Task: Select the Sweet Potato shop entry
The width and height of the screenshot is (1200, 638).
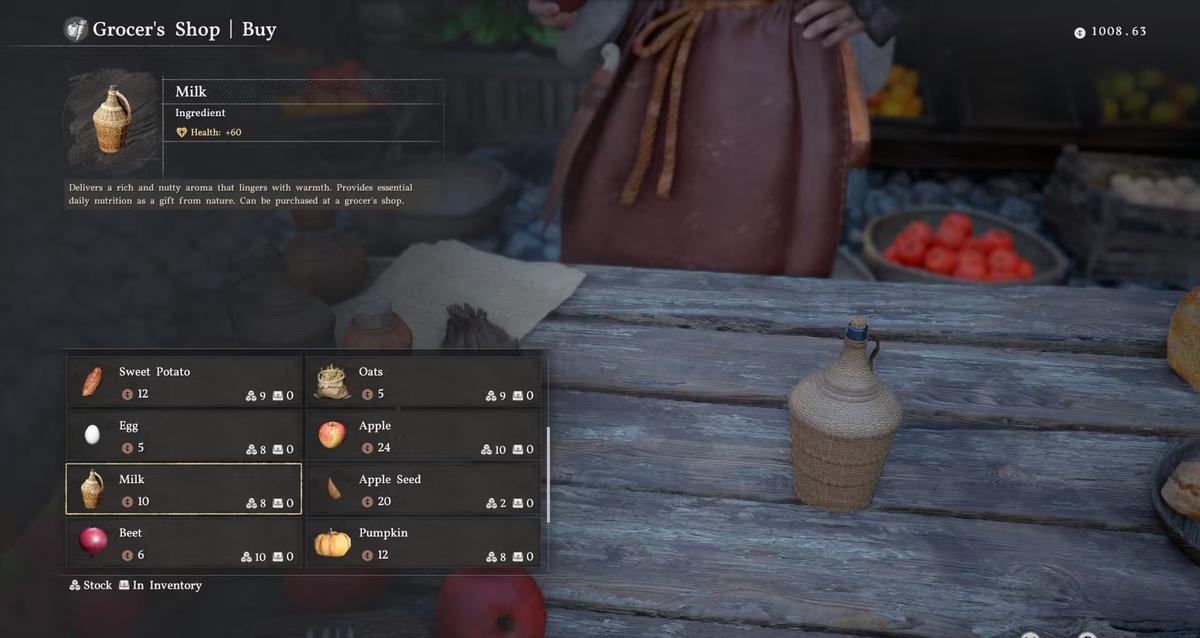Action: 184,382
